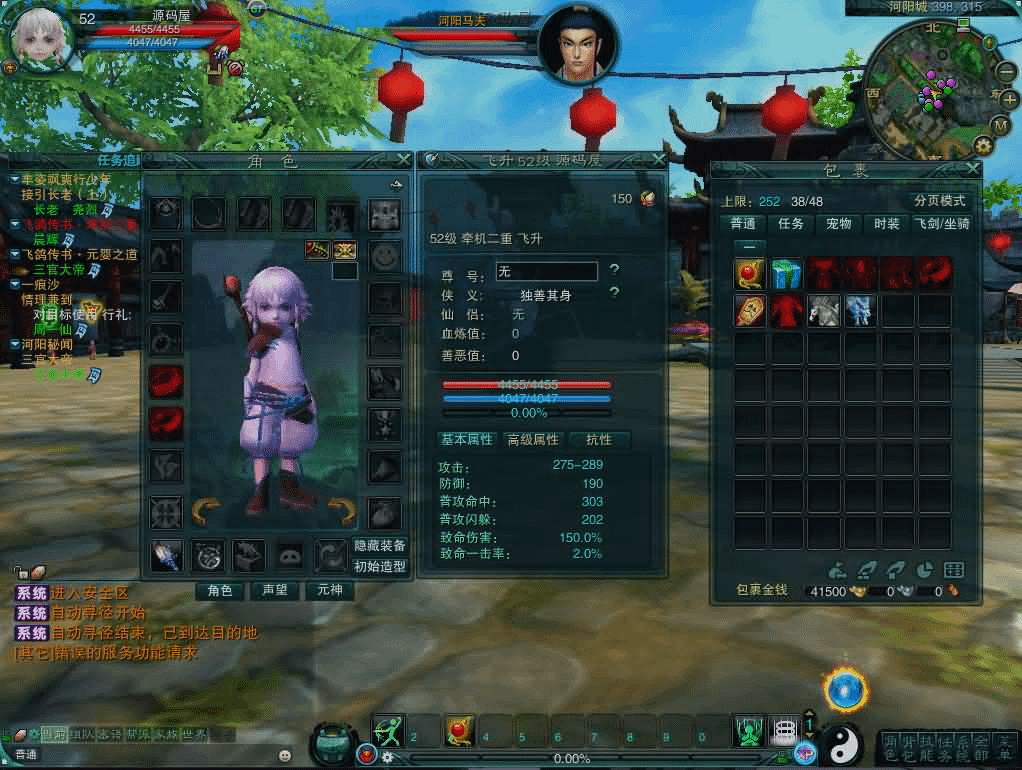The image size is (1022, 770).
Task: Close the 包裹 inventory window
Action: (974, 170)
